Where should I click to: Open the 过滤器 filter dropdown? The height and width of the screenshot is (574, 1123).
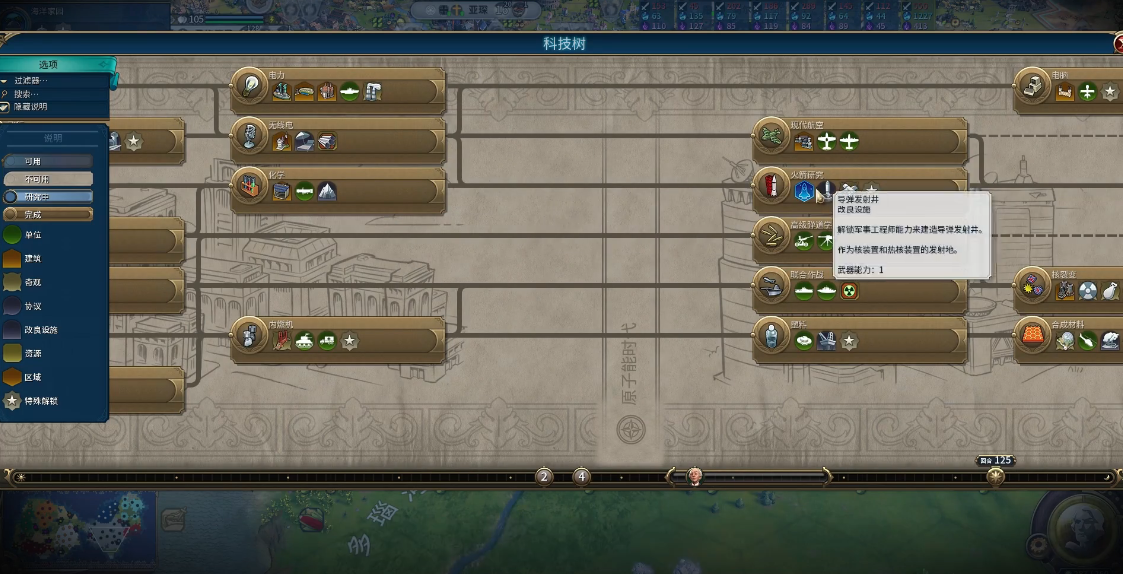coord(30,81)
